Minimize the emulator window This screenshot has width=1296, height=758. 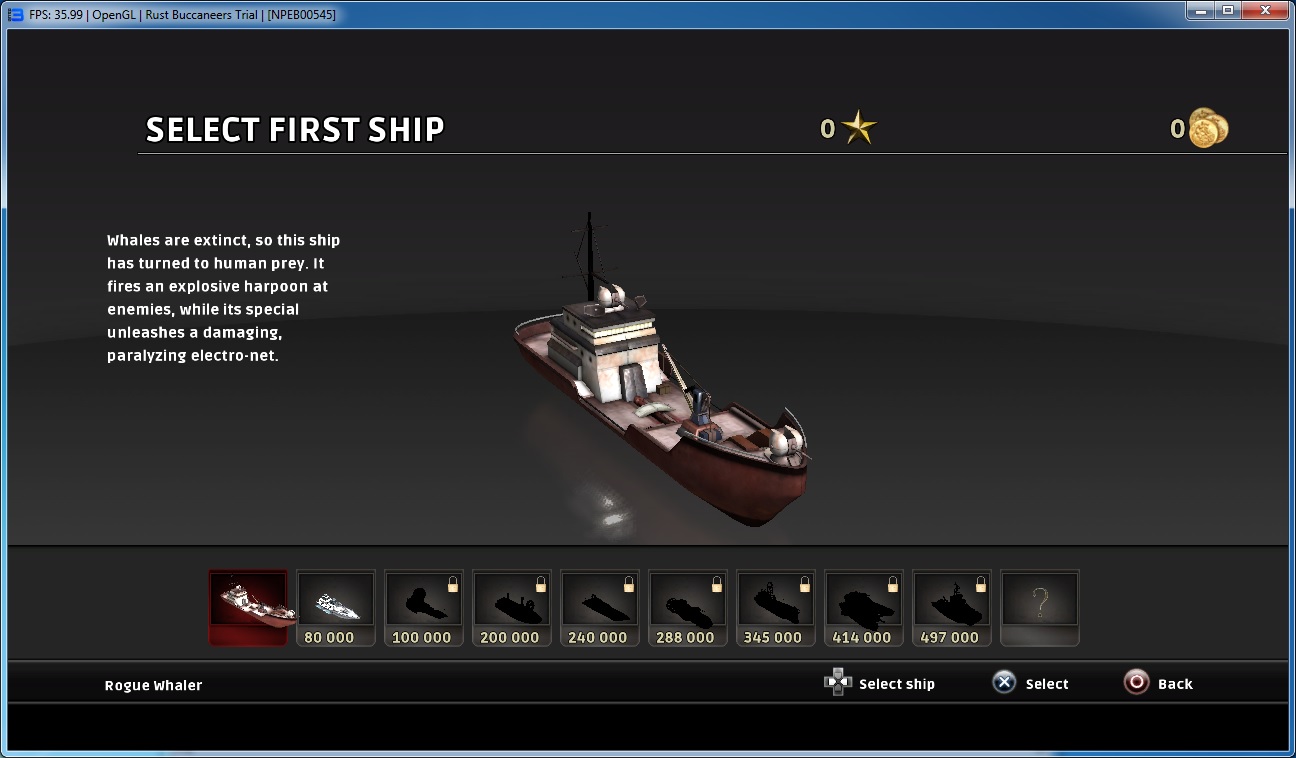(x=1203, y=11)
